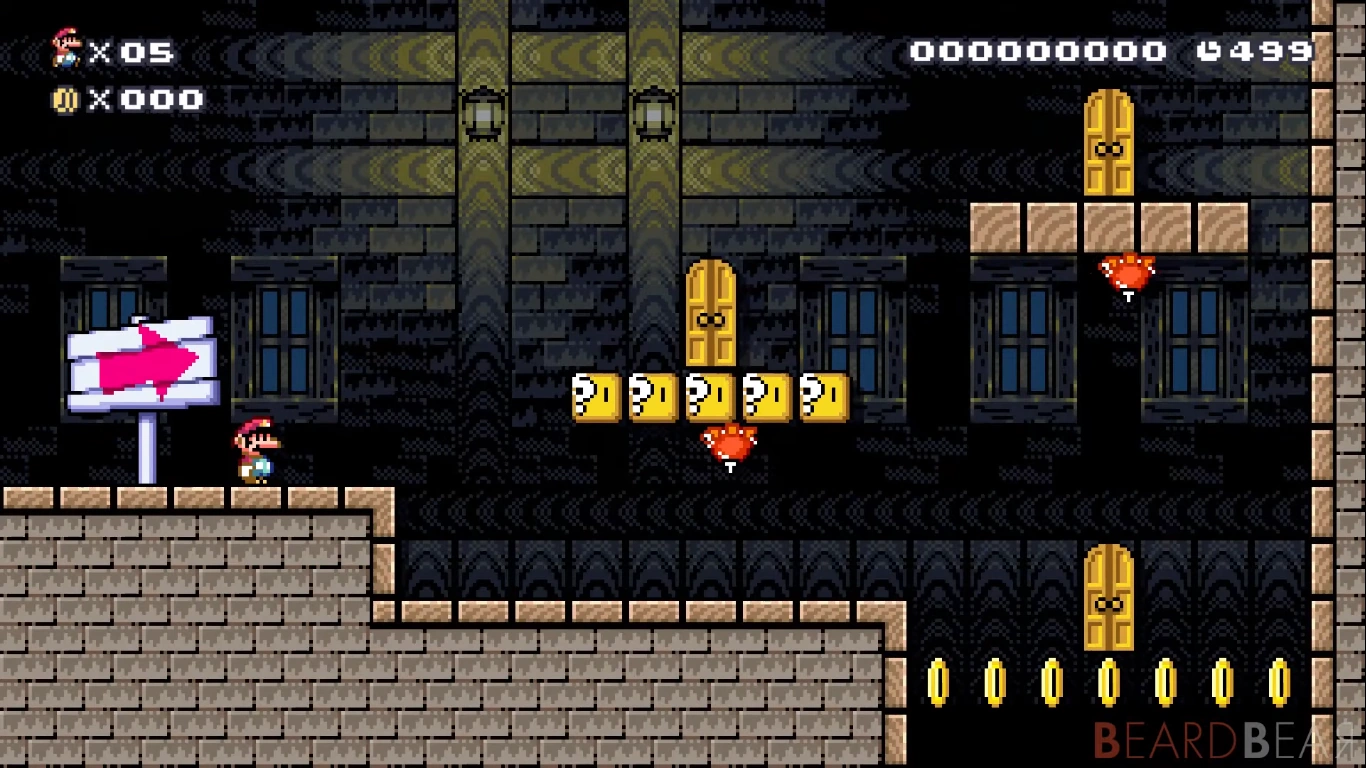Click the sign post pole
The image size is (1366, 768).
[149, 450]
